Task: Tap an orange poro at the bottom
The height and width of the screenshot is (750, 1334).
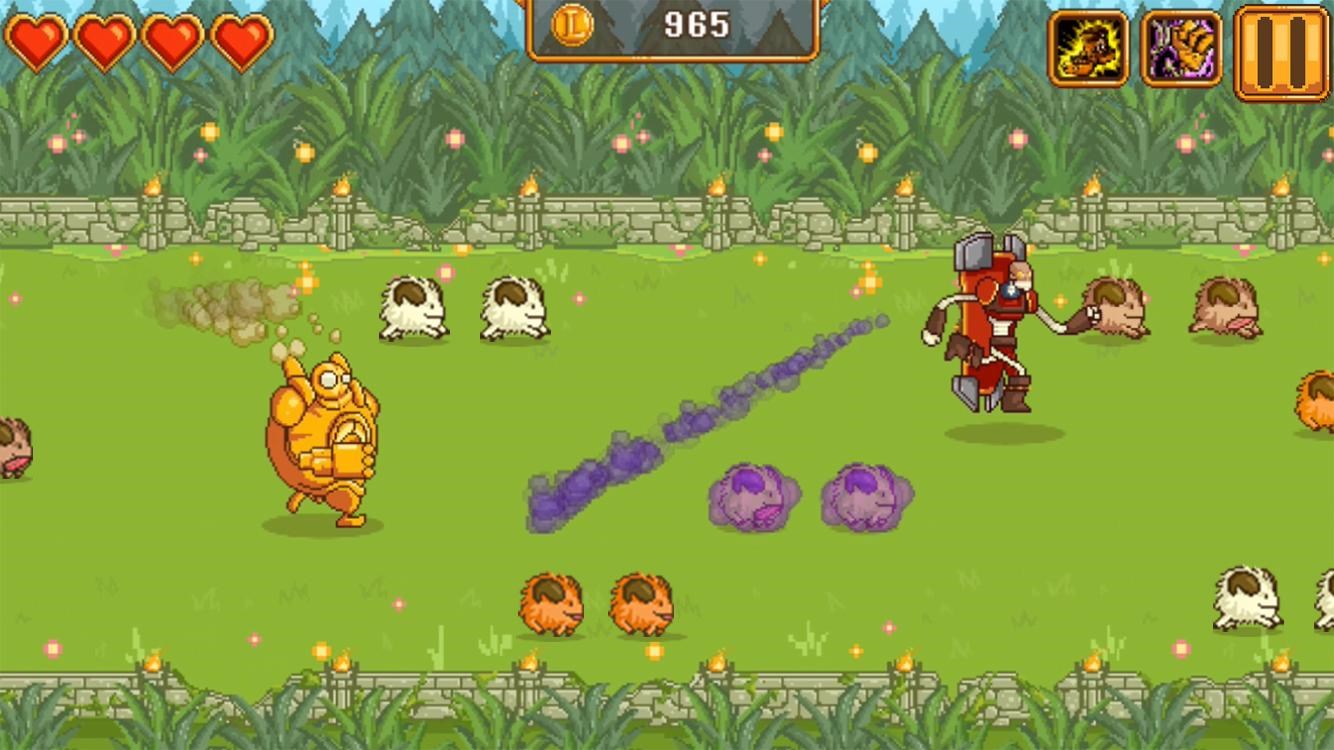Action: (x=548, y=600)
